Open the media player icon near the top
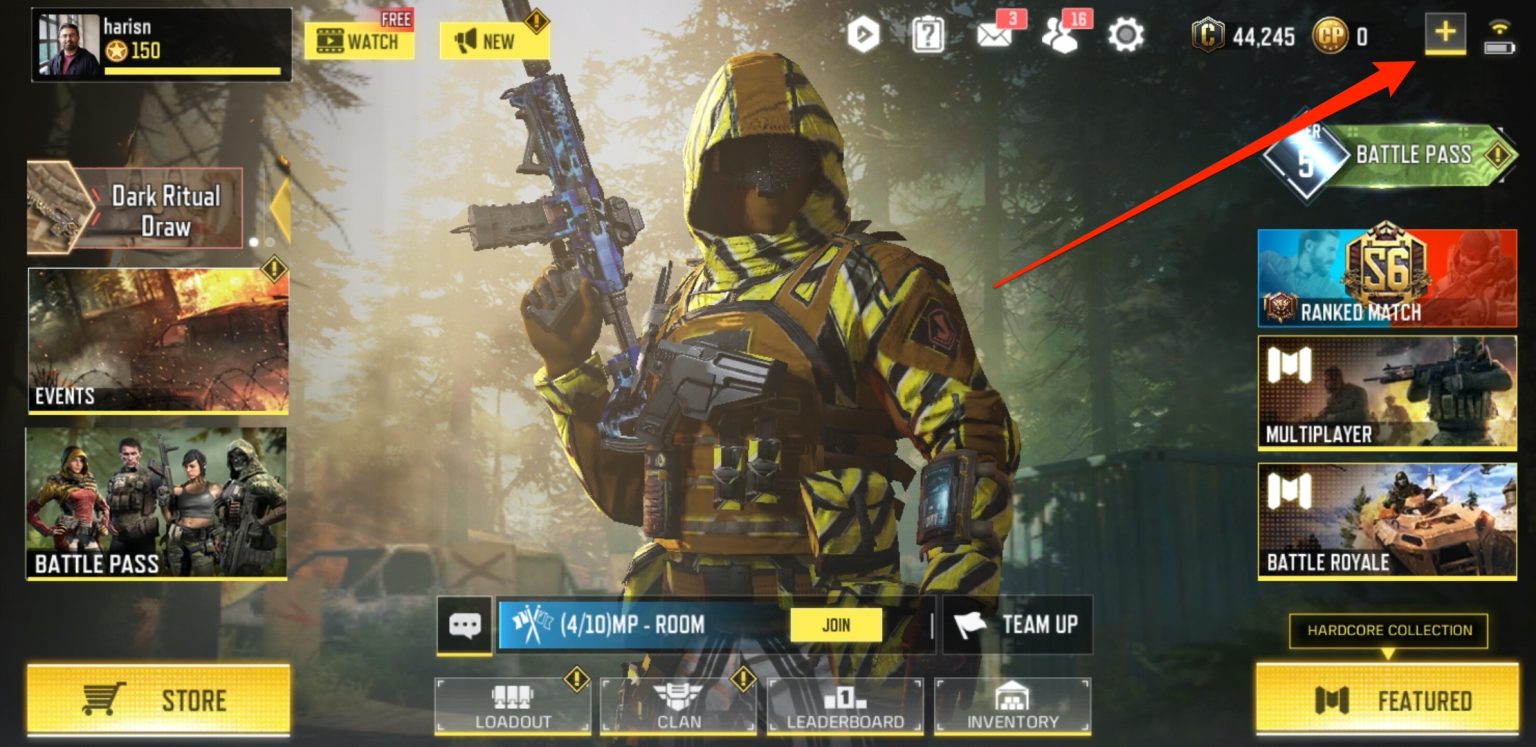The height and width of the screenshot is (747, 1536). point(866,33)
